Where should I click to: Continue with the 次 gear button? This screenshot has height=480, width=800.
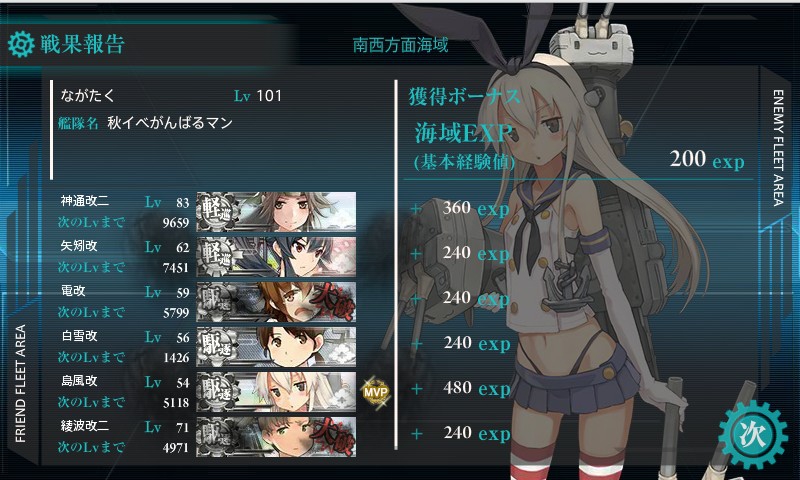pos(752,434)
